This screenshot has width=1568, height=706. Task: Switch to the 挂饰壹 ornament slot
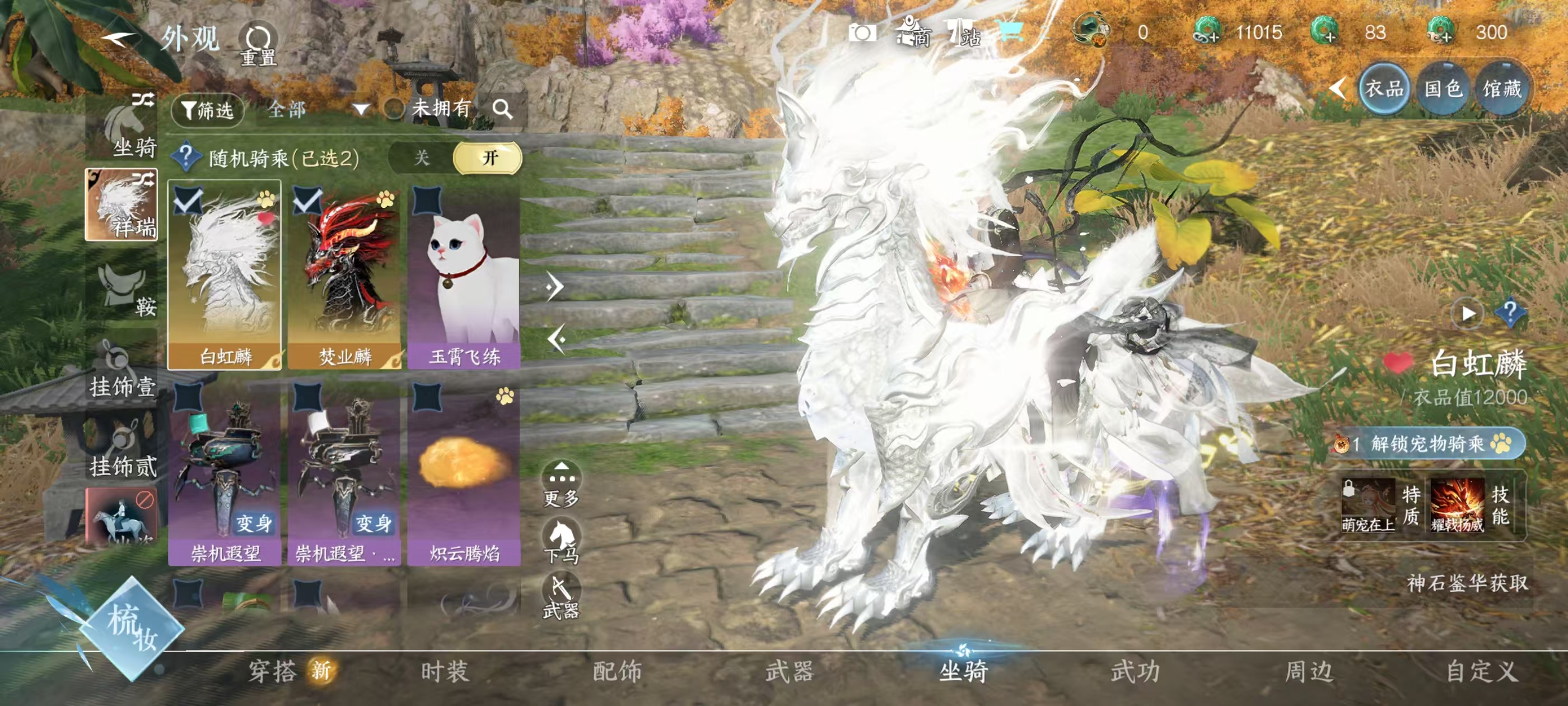point(122,371)
